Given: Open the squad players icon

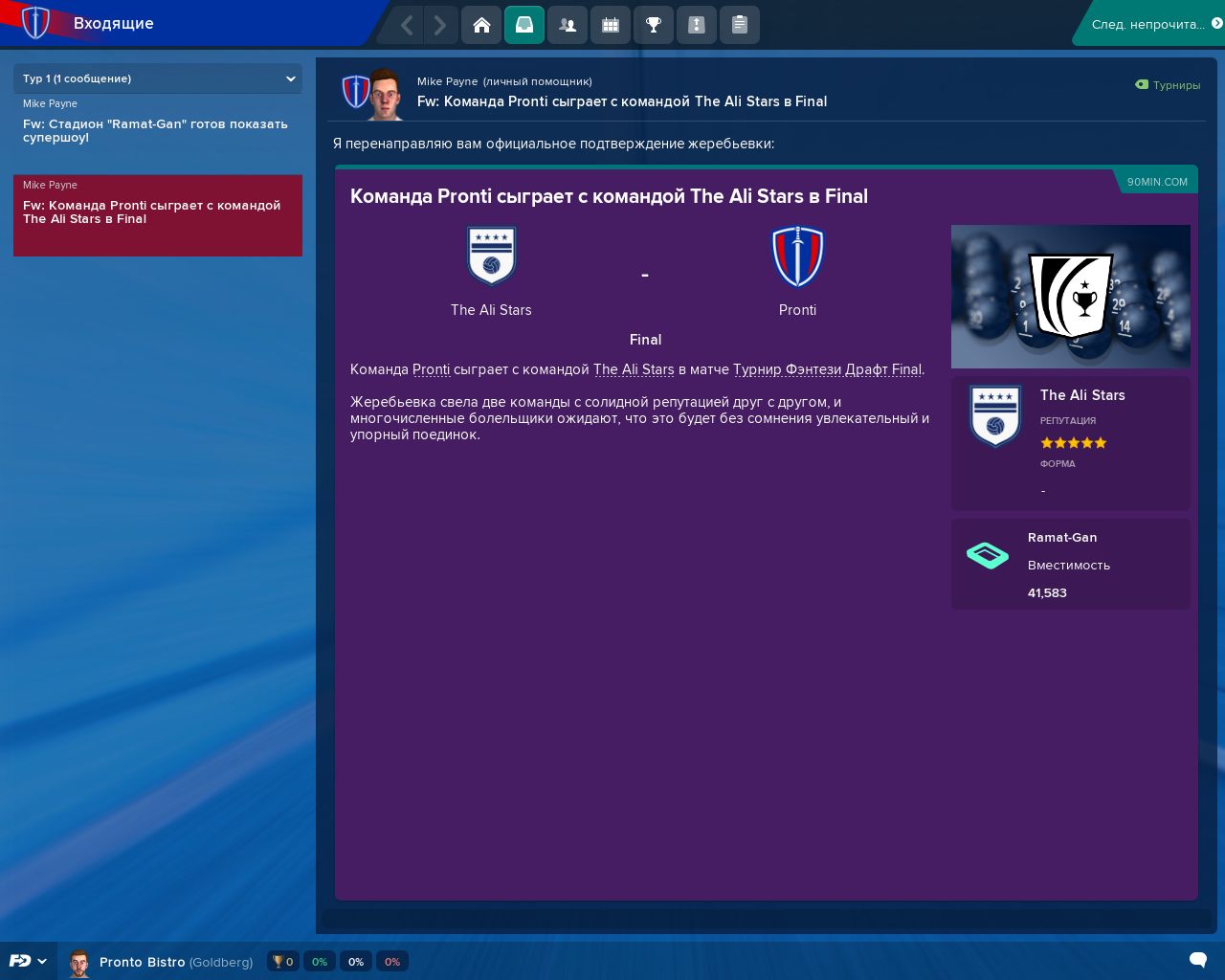Looking at the screenshot, I should 568,25.
